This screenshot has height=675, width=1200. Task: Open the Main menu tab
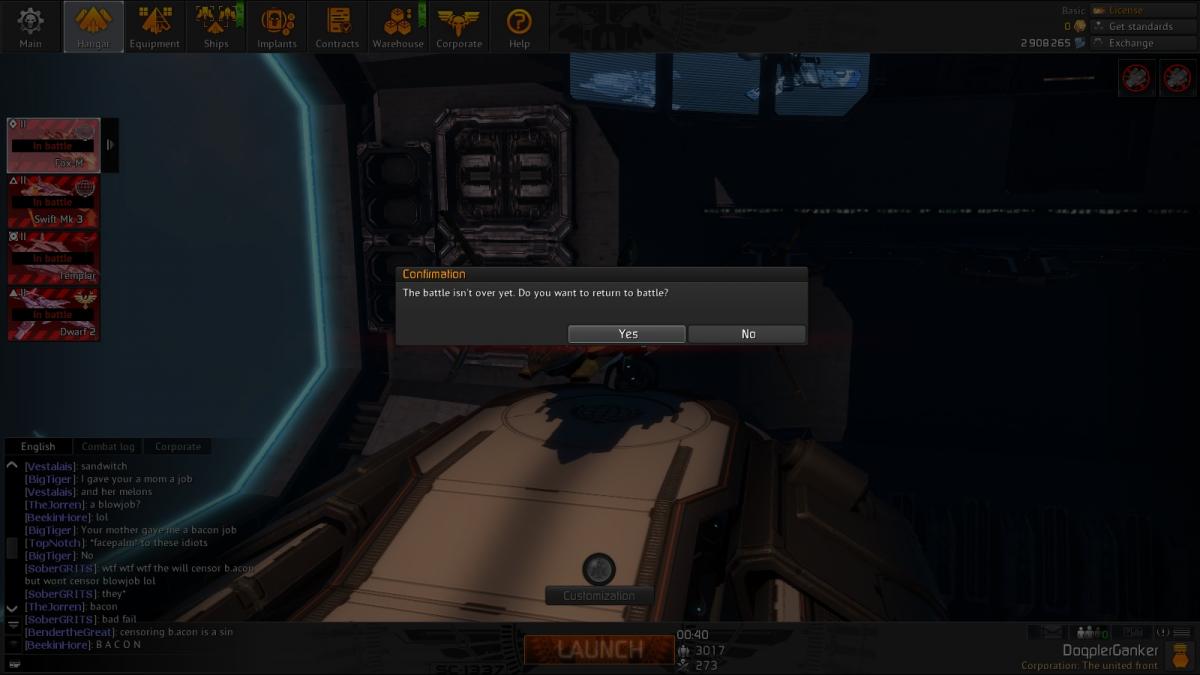coord(30,27)
